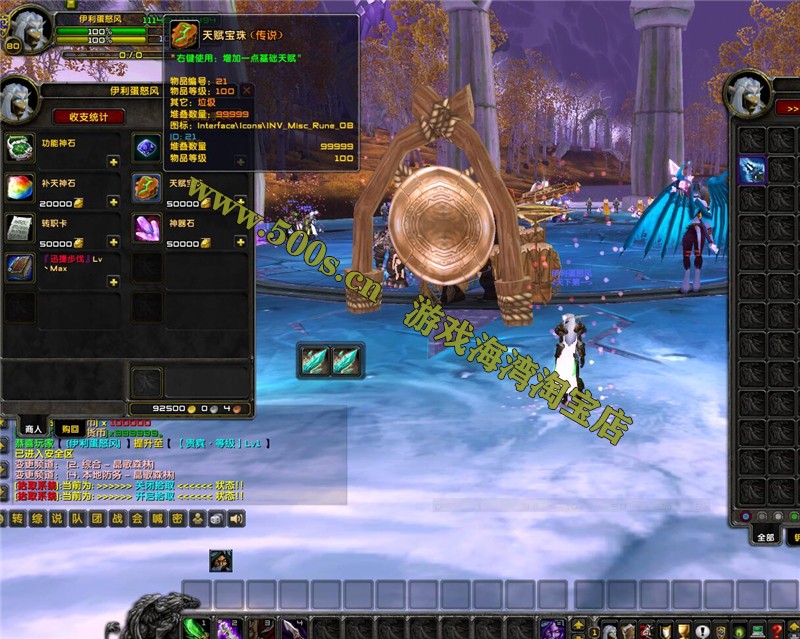Switch to the 全部 bag filter tab

pos(765,537)
